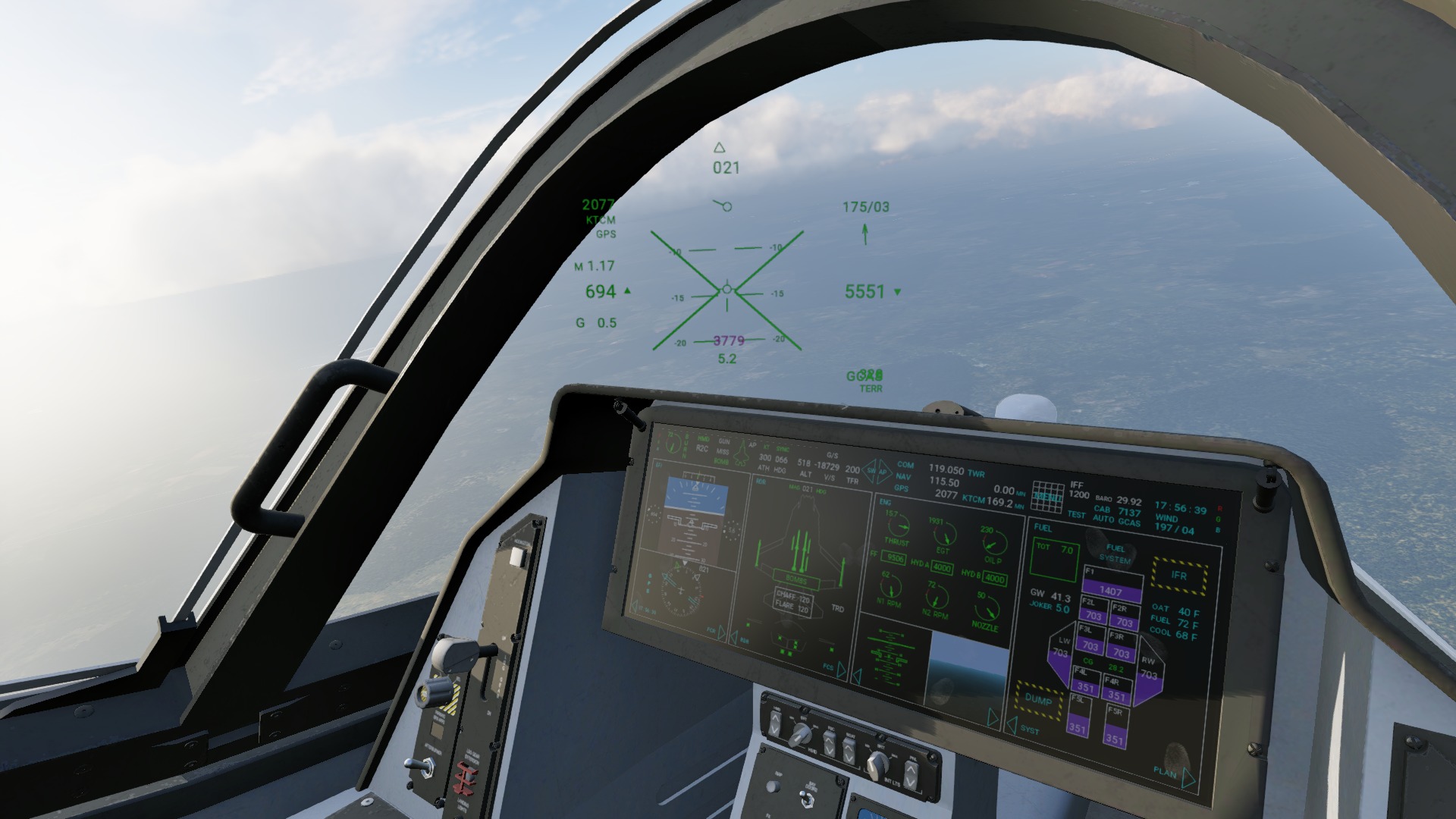Screen dimensions: 1456x819
Task: Tap the IFR button on fuel page
Action: 1178,575
